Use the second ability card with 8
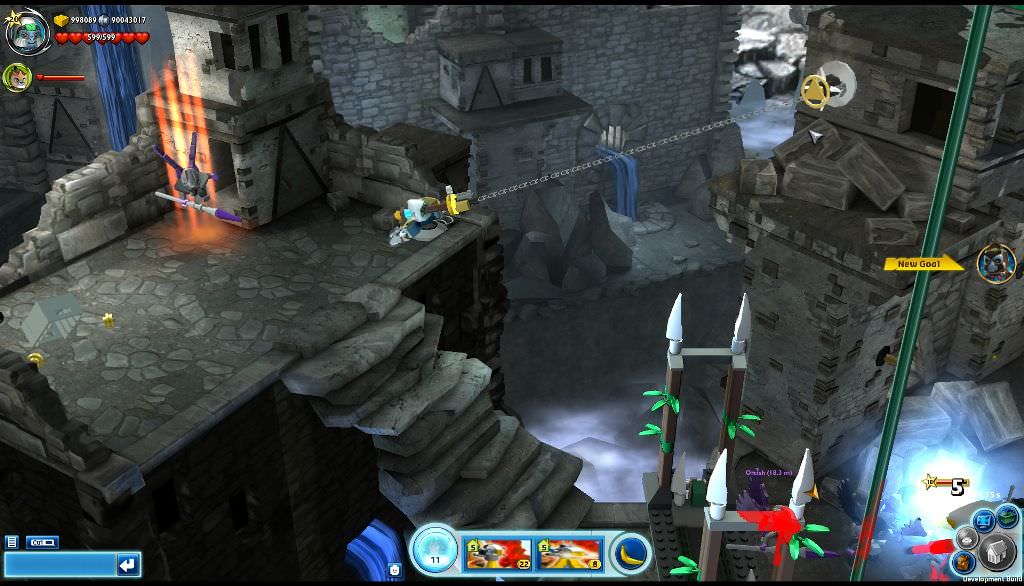1024x586 pixels. (568, 554)
